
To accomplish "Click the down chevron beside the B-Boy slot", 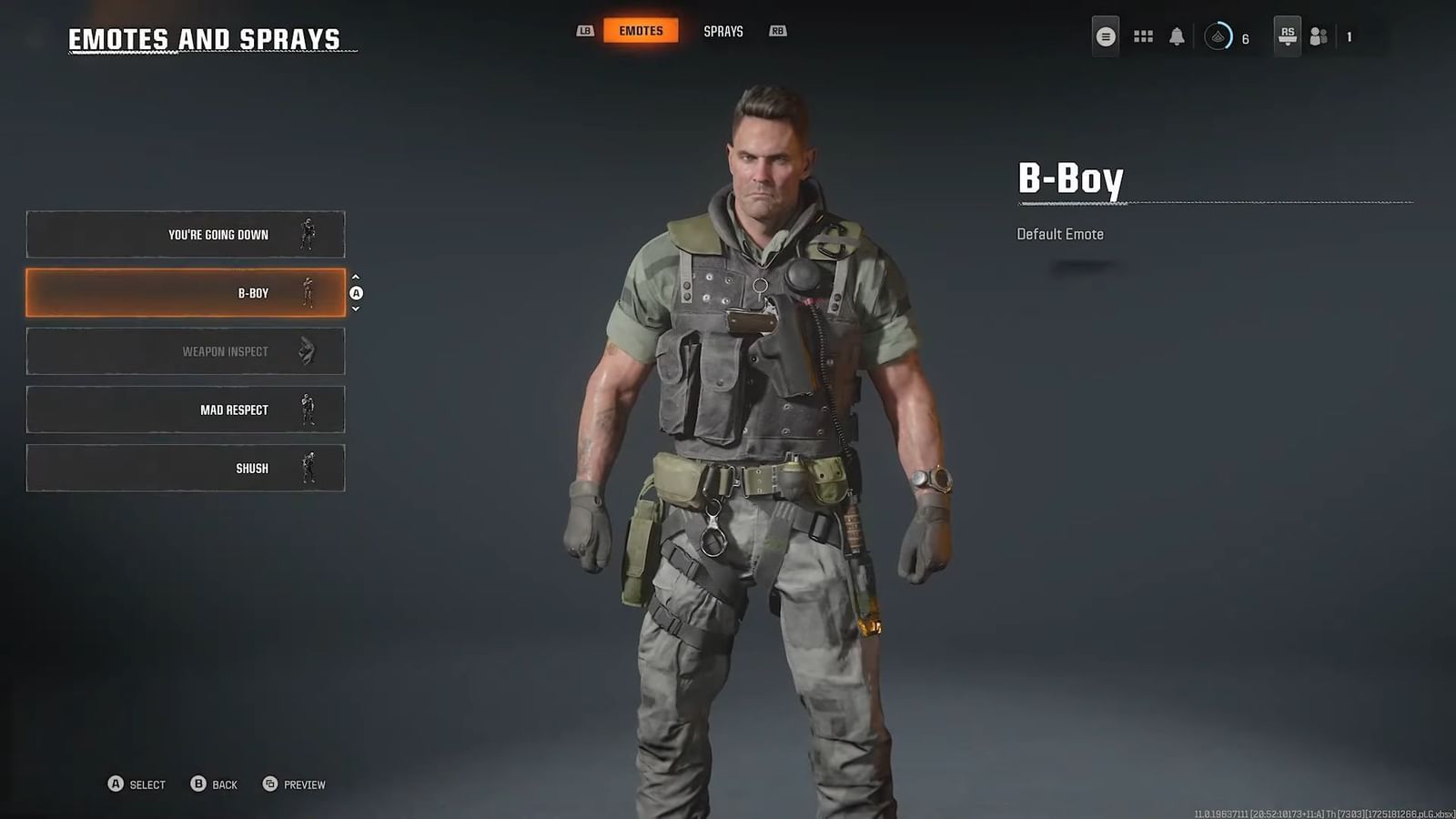I will 357,308.
